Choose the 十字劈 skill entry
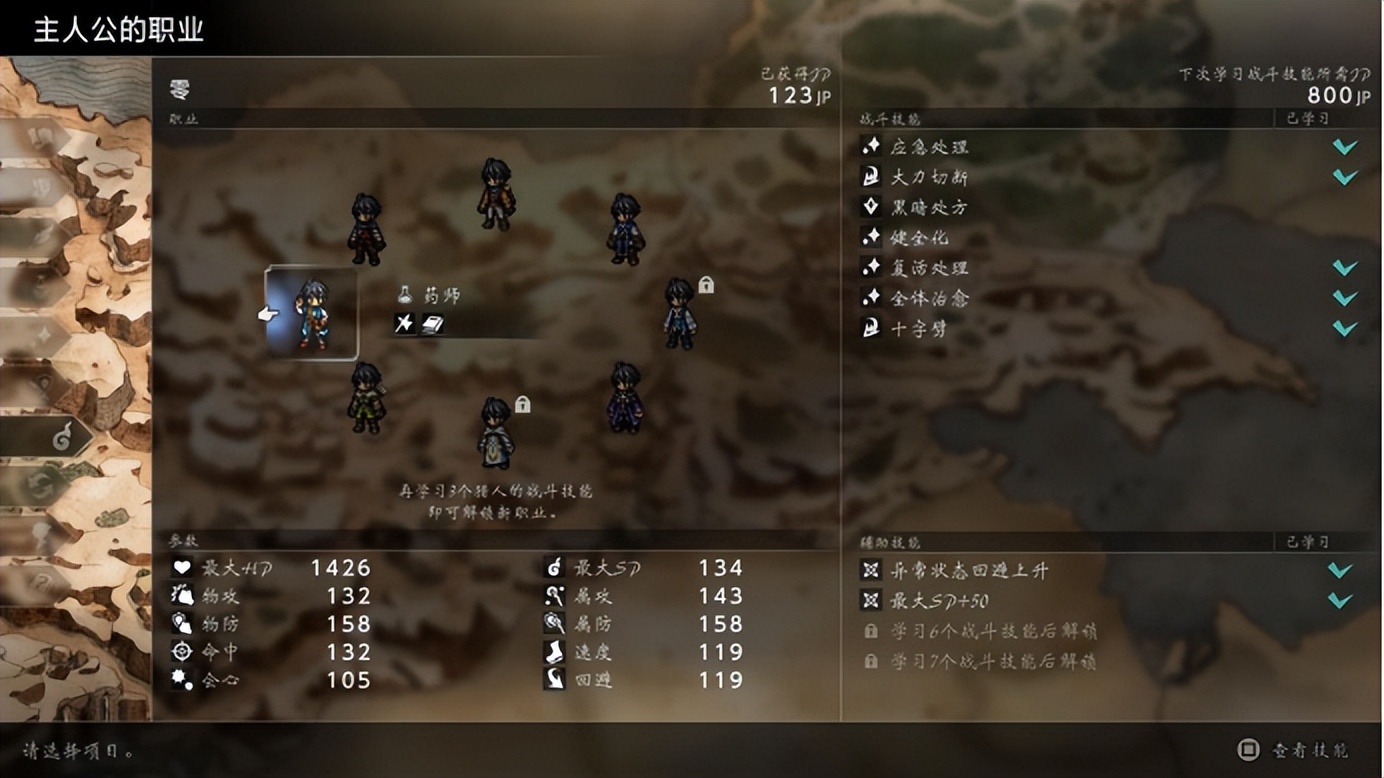 [918, 328]
